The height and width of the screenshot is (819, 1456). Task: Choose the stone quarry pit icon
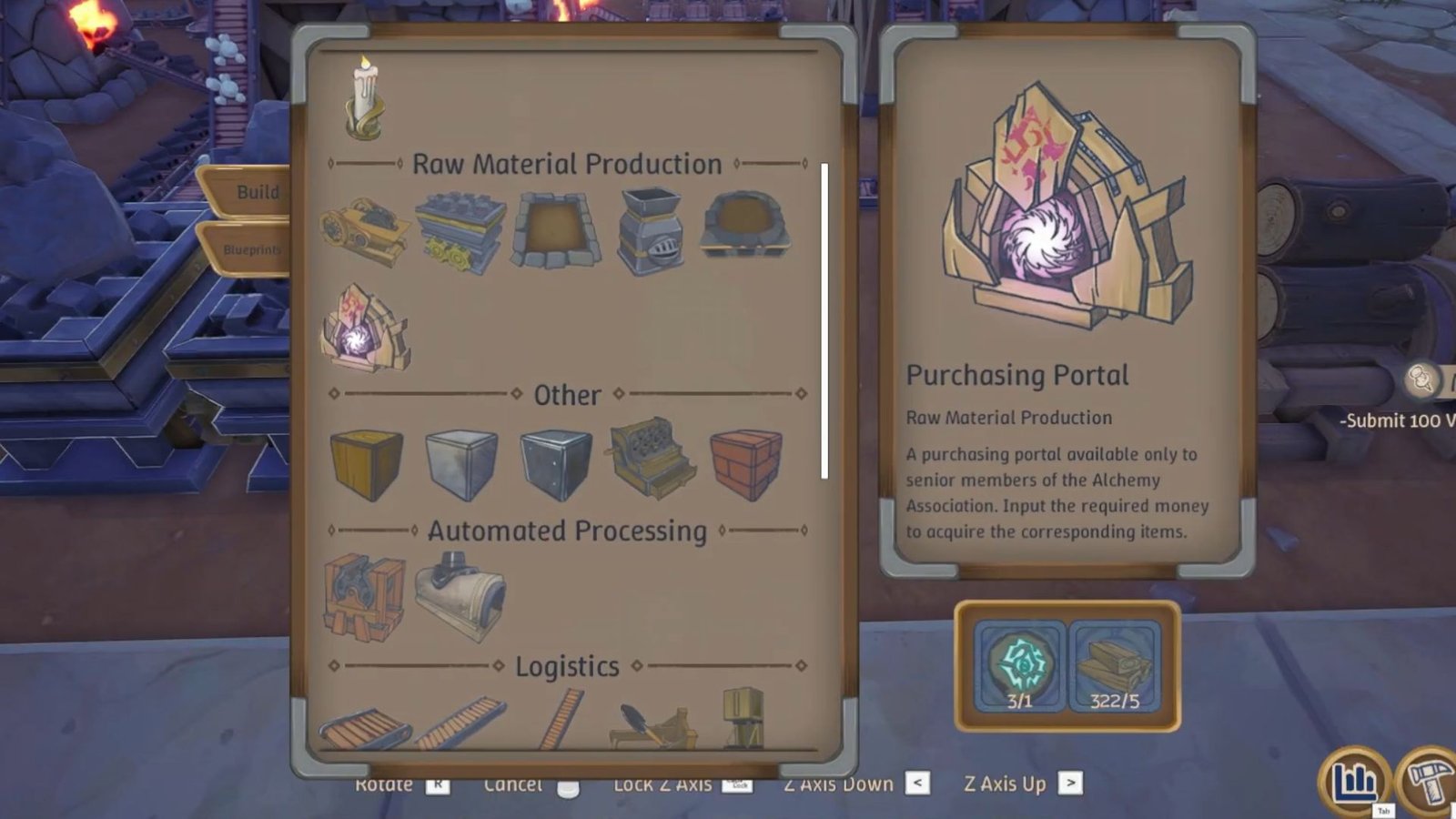555,229
